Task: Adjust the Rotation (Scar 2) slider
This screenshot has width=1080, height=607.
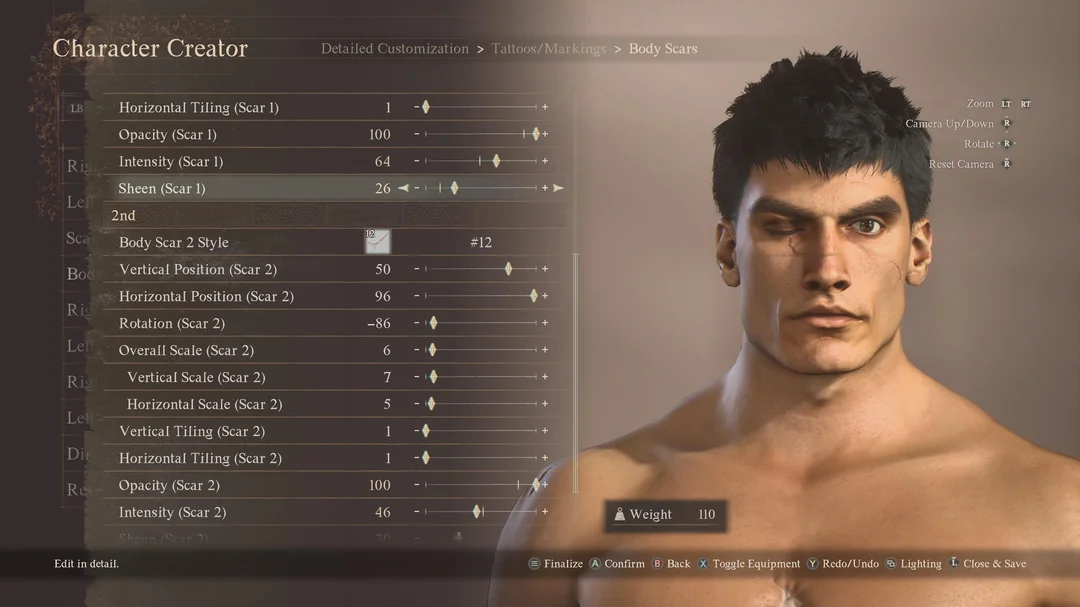Action: coord(433,323)
